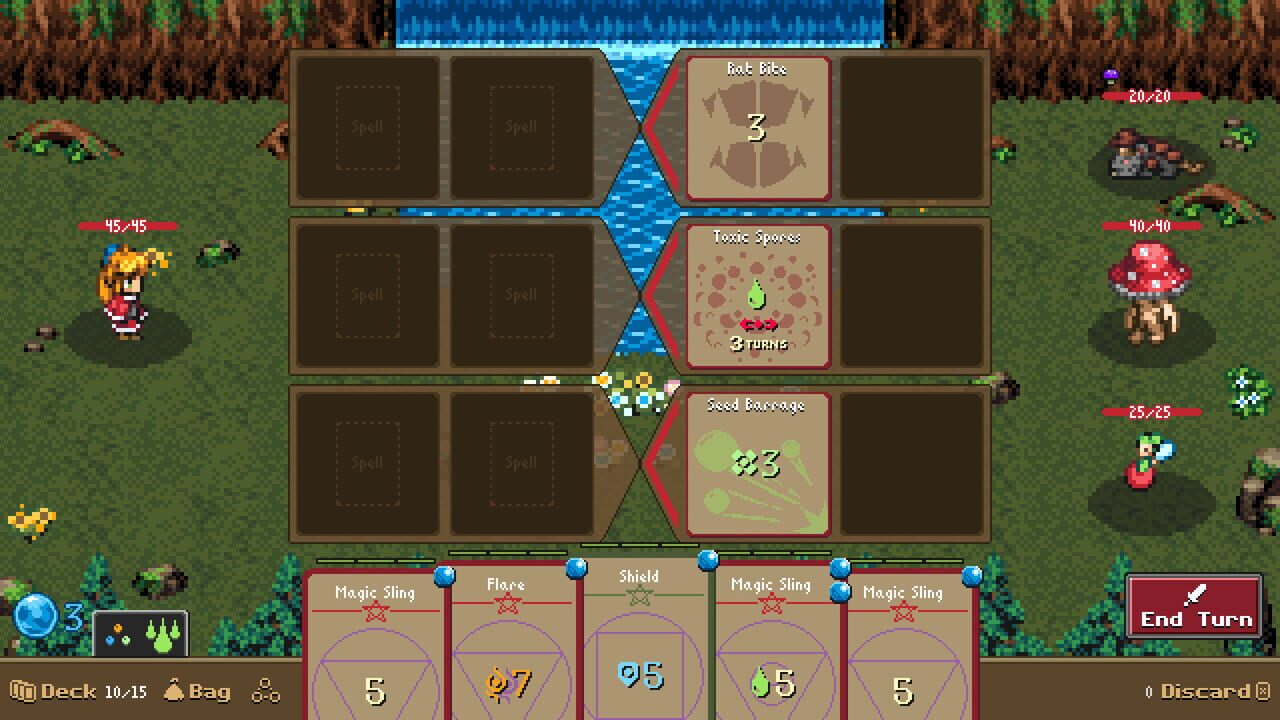End the current turn
This screenshot has width=1280, height=720.
click(1194, 608)
